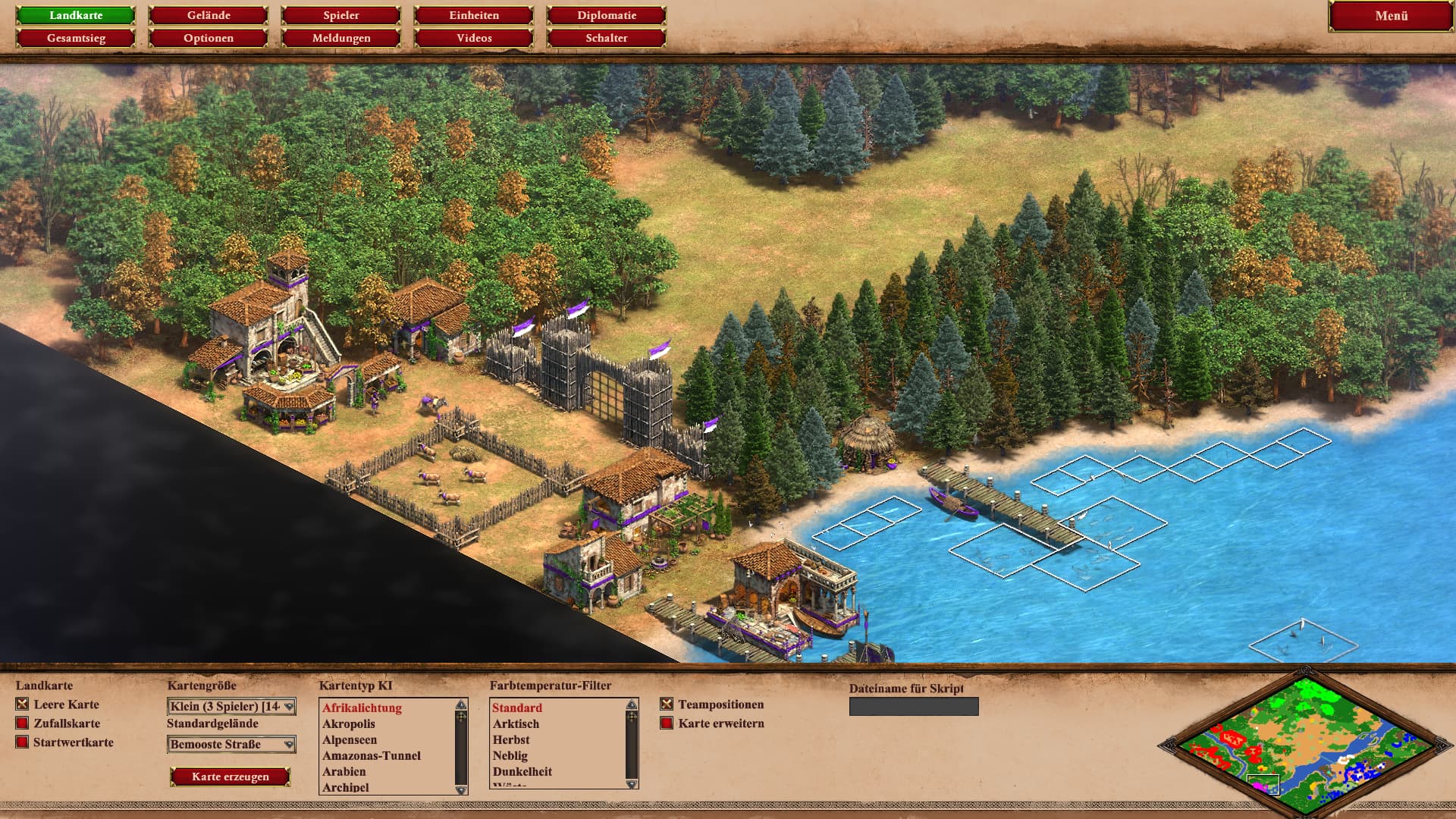Show the Meldungen tab
The height and width of the screenshot is (819, 1456).
pyautogui.click(x=341, y=38)
